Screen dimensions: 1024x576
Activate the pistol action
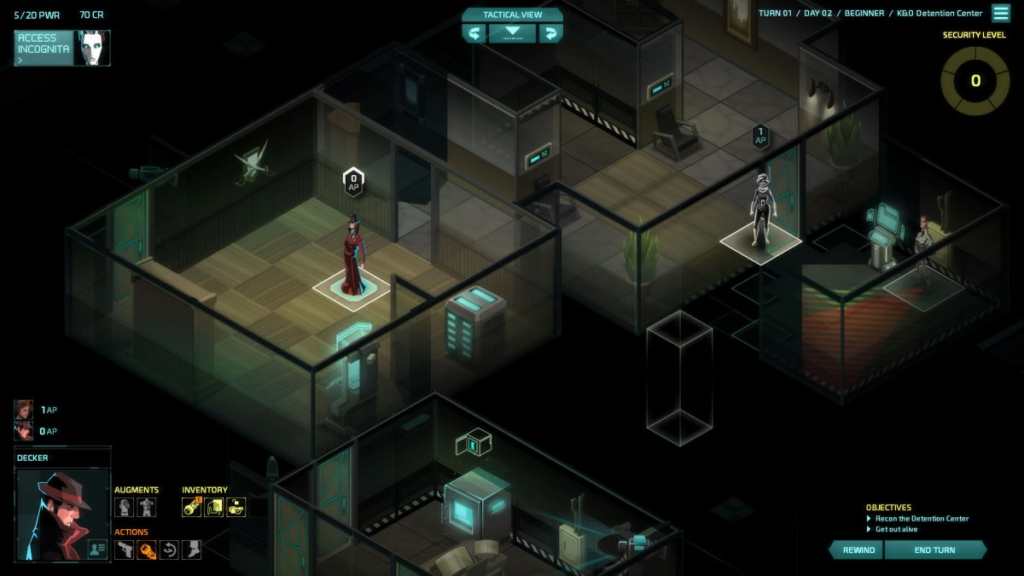pyautogui.click(x=124, y=549)
